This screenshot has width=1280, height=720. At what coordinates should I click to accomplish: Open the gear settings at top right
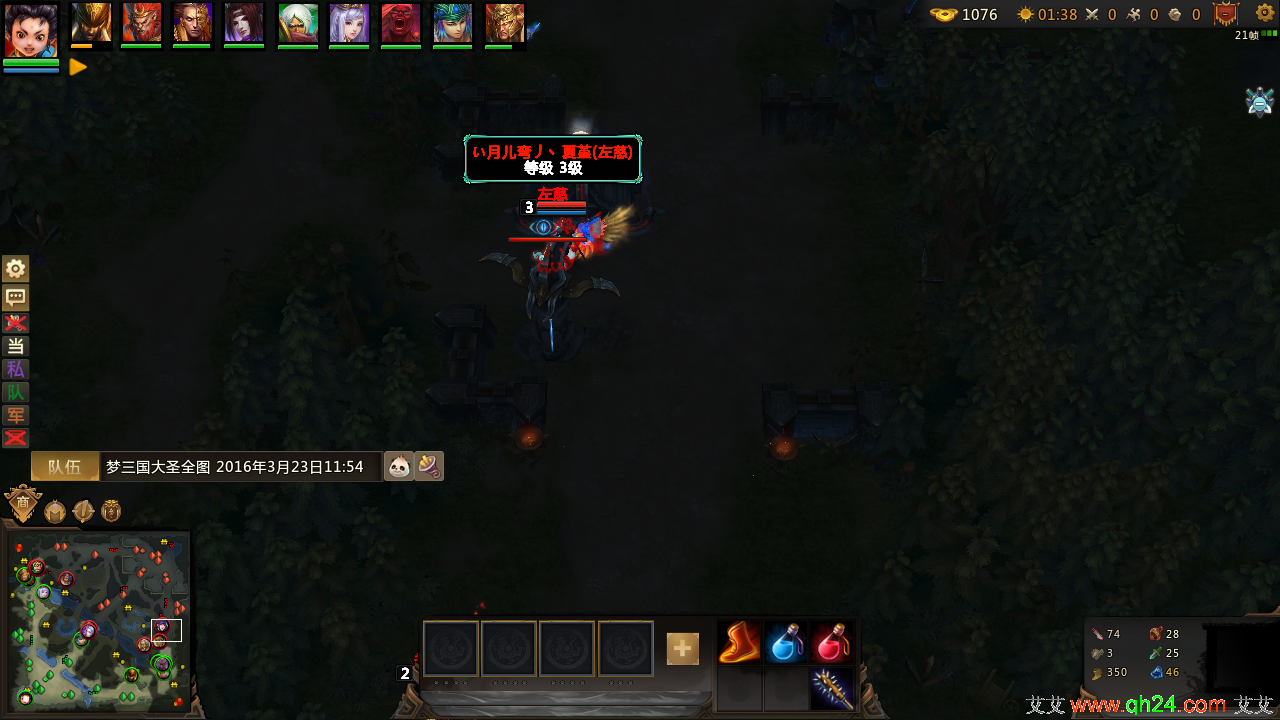tap(1265, 14)
